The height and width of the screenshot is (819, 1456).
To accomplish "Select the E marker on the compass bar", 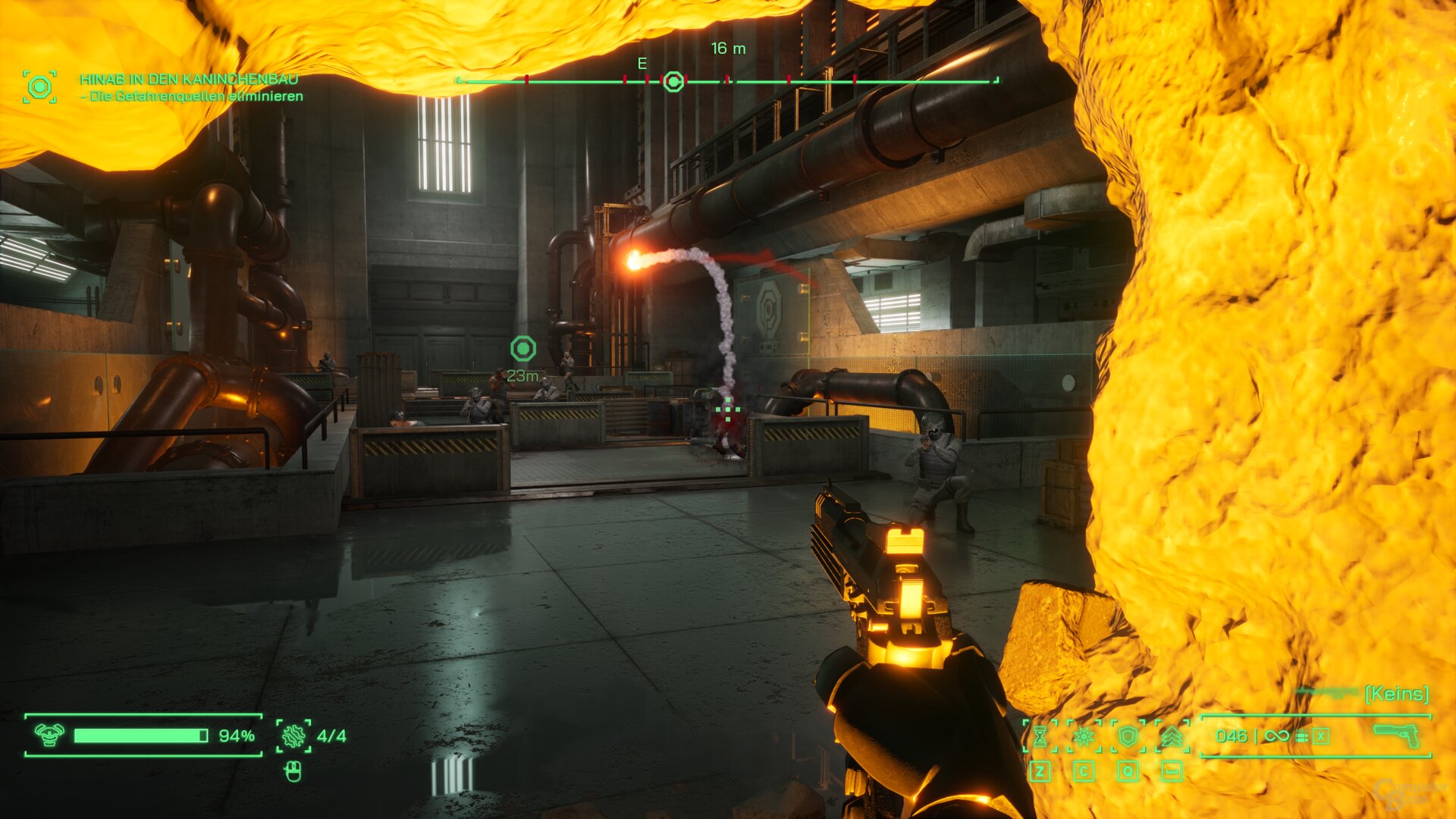I will pos(642,65).
